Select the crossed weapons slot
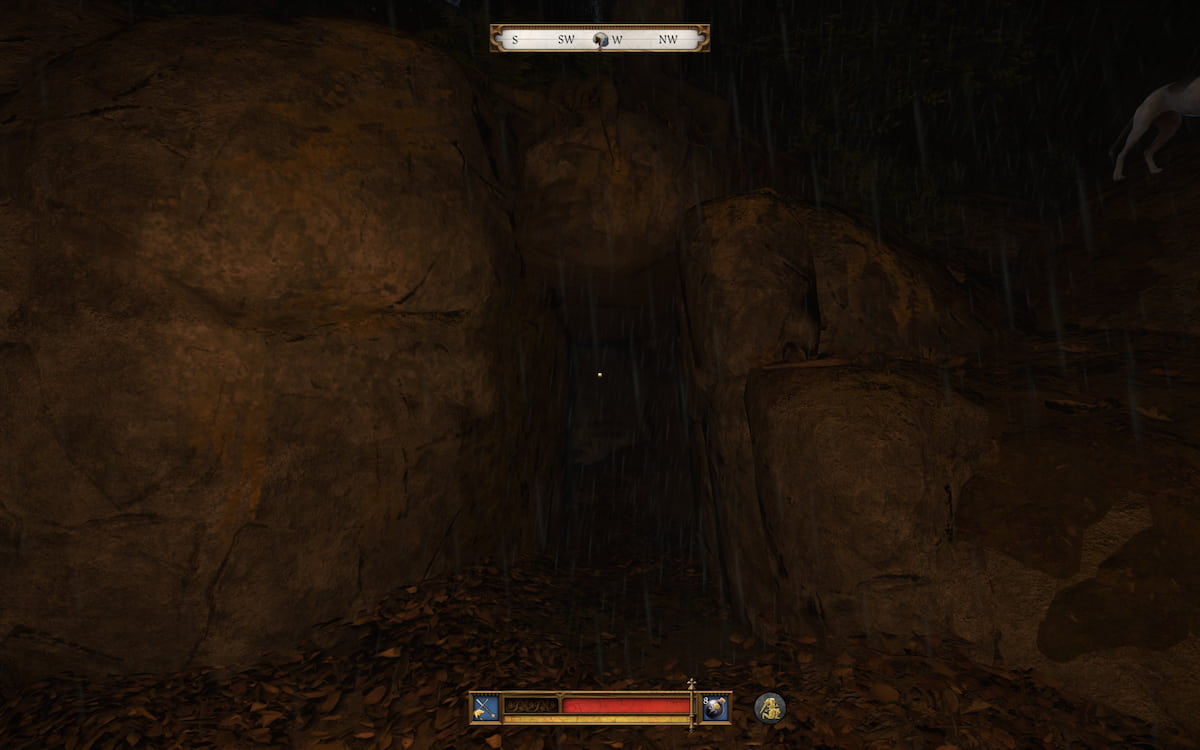The width and height of the screenshot is (1200, 750). click(485, 707)
